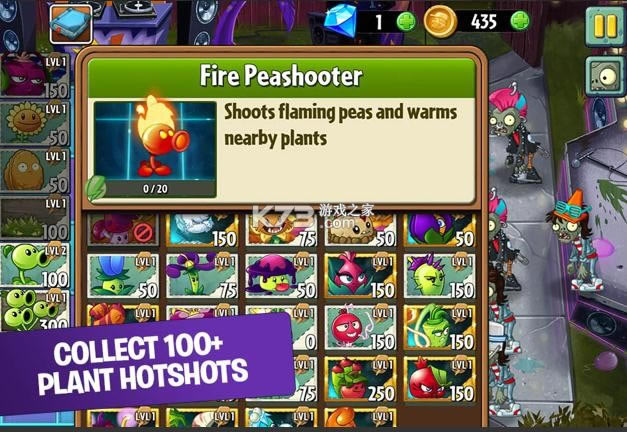Pause the game with the yellow pause button
Screen dimensions: 627x432
tap(602, 24)
